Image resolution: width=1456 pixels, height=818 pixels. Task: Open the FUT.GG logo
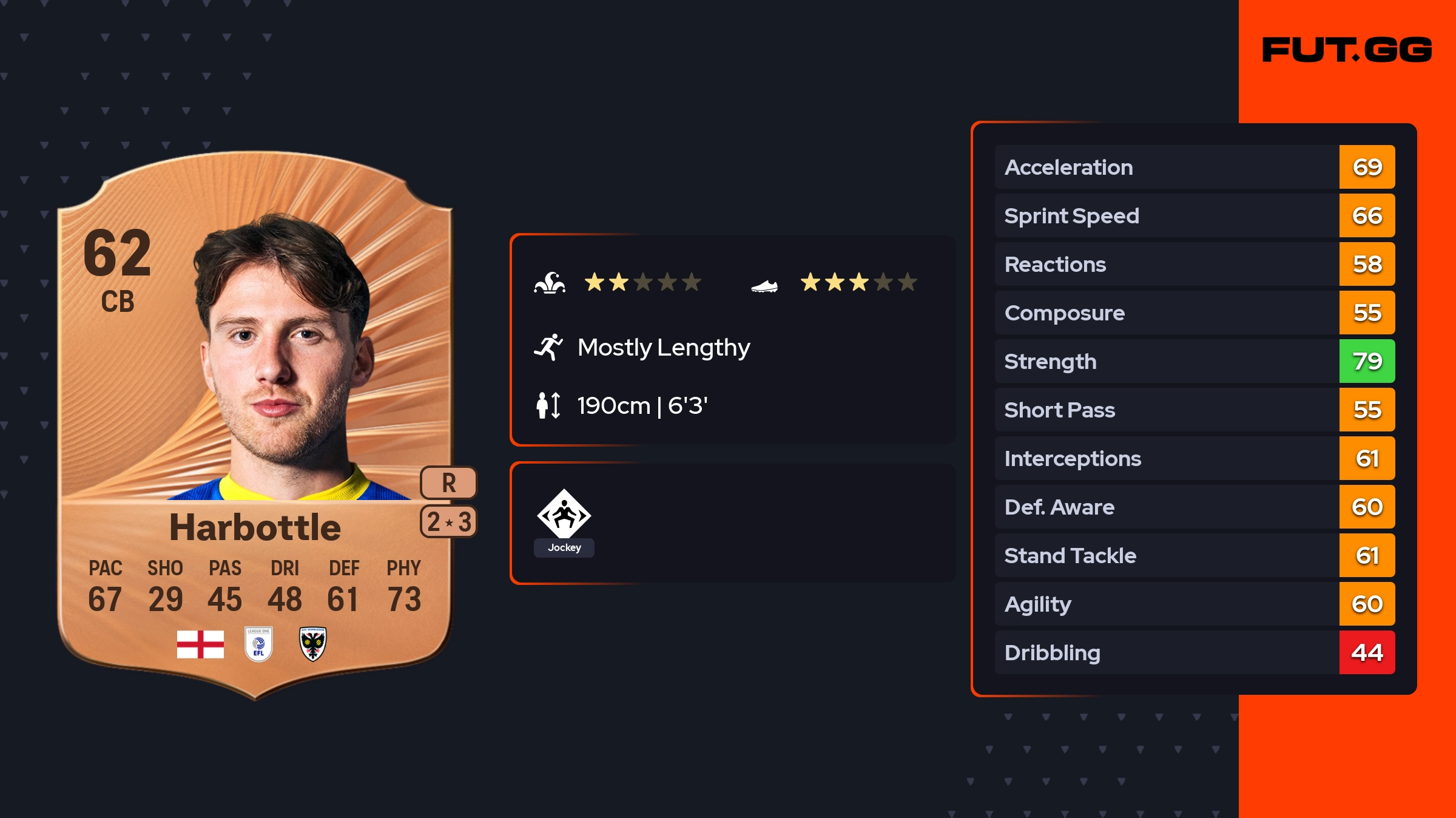coord(1347,50)
